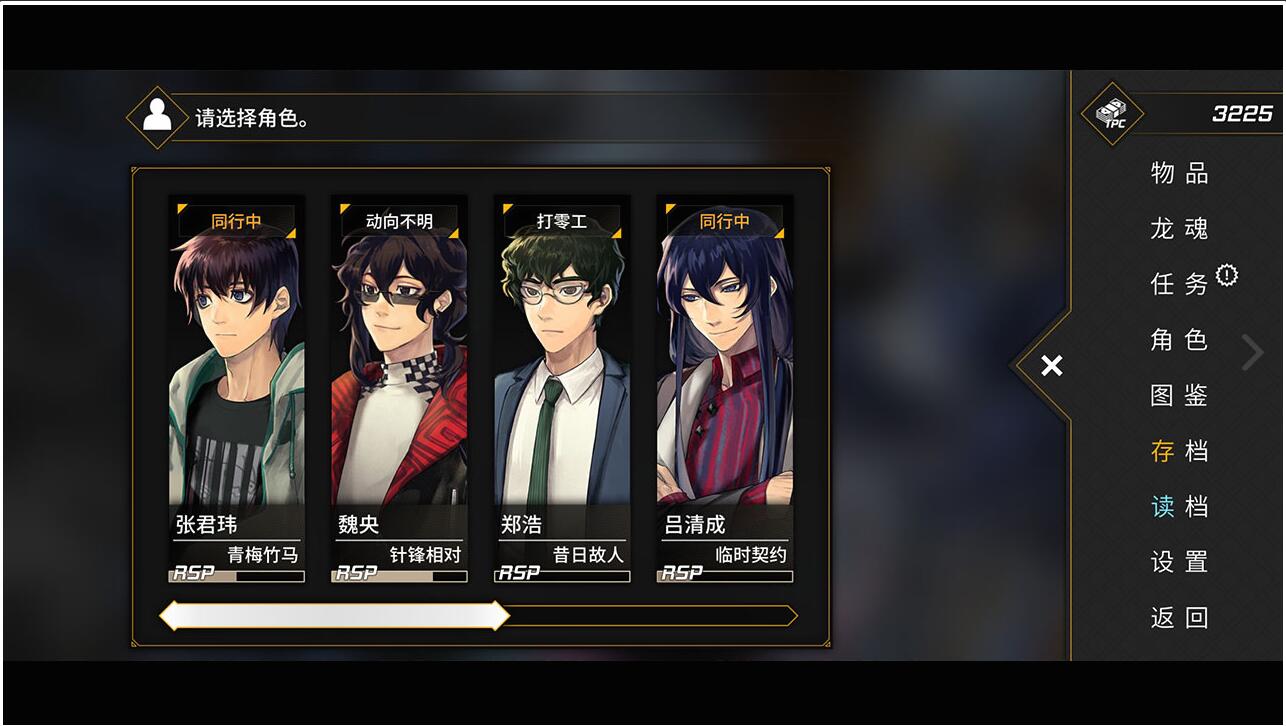Viewport: 1286px width, 726px height.
Task: Open the 龙魂 menu
Action: point(1179,229)
